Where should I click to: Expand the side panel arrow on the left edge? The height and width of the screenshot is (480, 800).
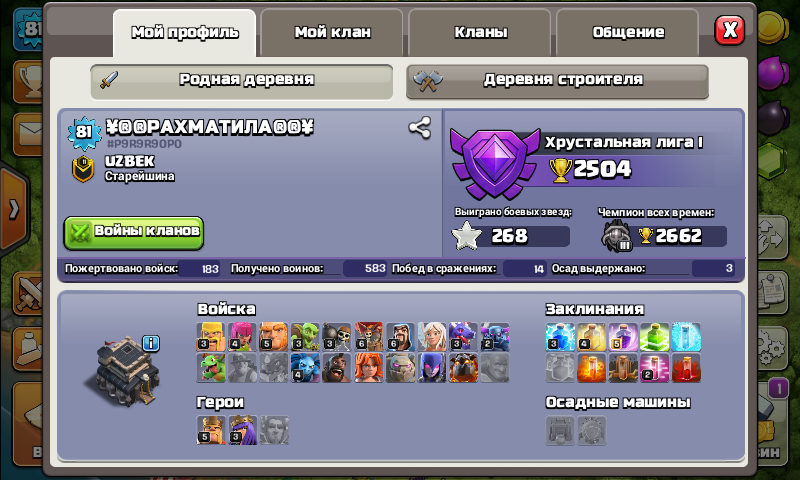pos(12,210)
